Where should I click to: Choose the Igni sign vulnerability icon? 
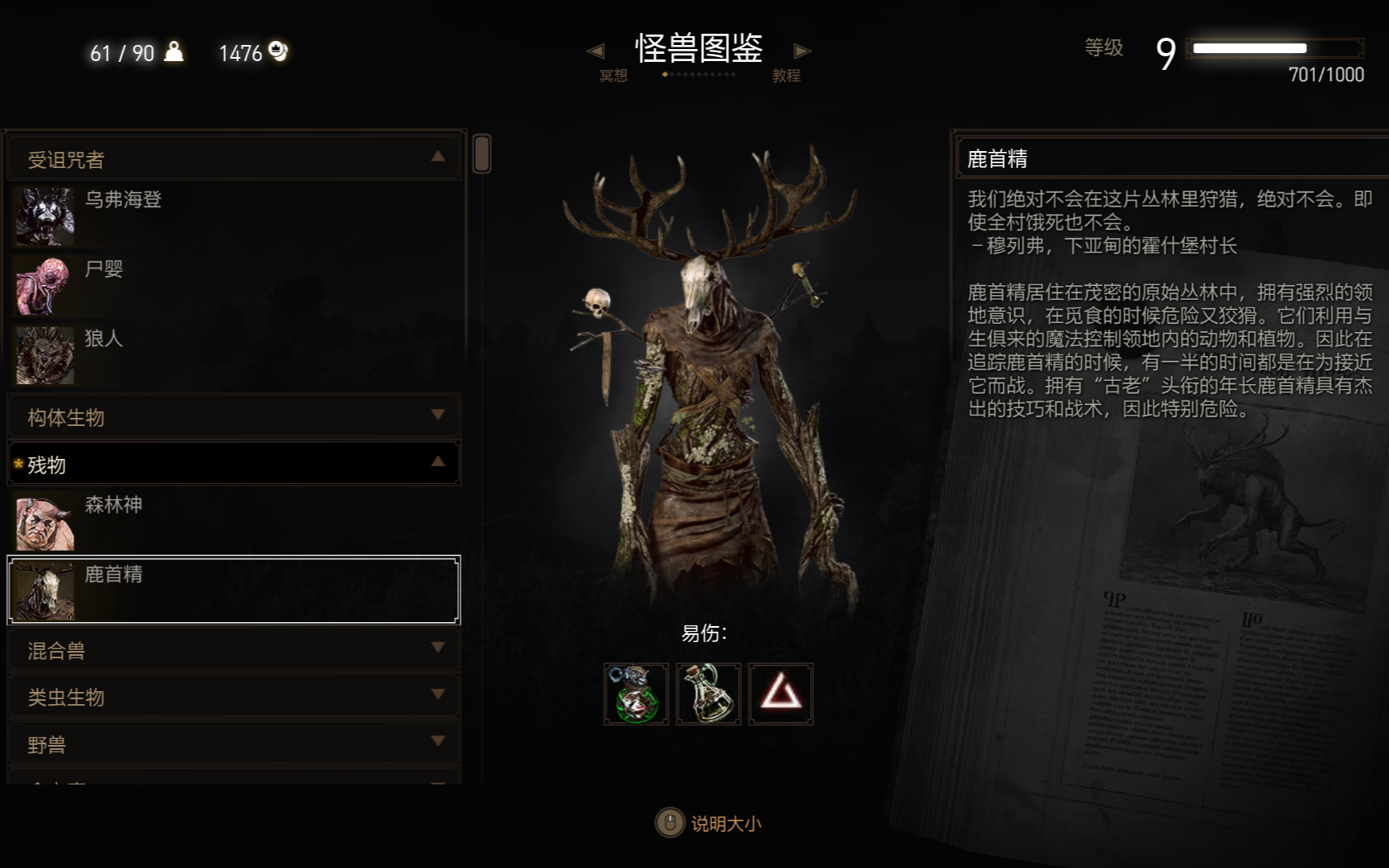[781, 694]
